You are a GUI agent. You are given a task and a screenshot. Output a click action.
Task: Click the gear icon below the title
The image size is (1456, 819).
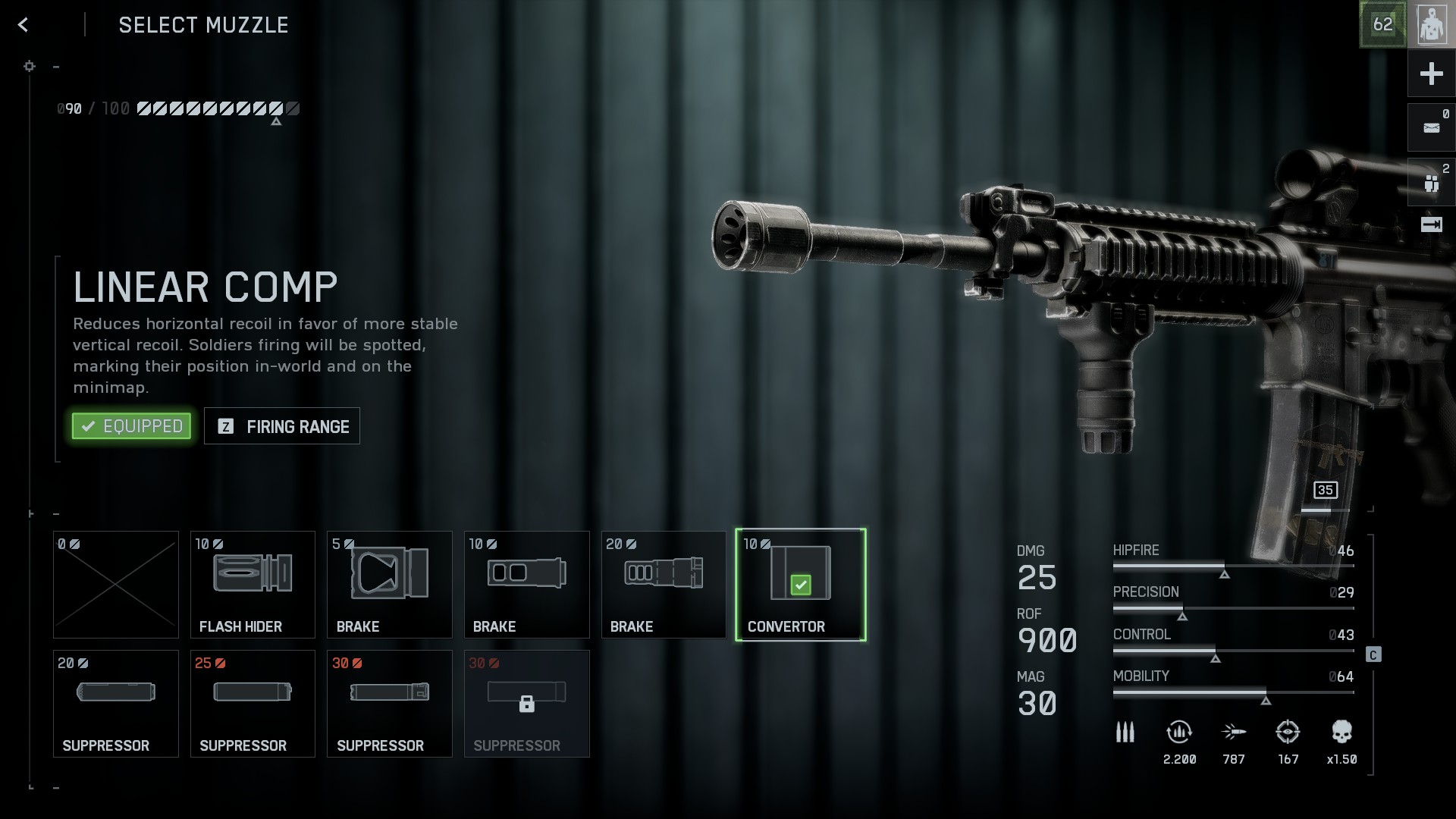coord(30,67)
